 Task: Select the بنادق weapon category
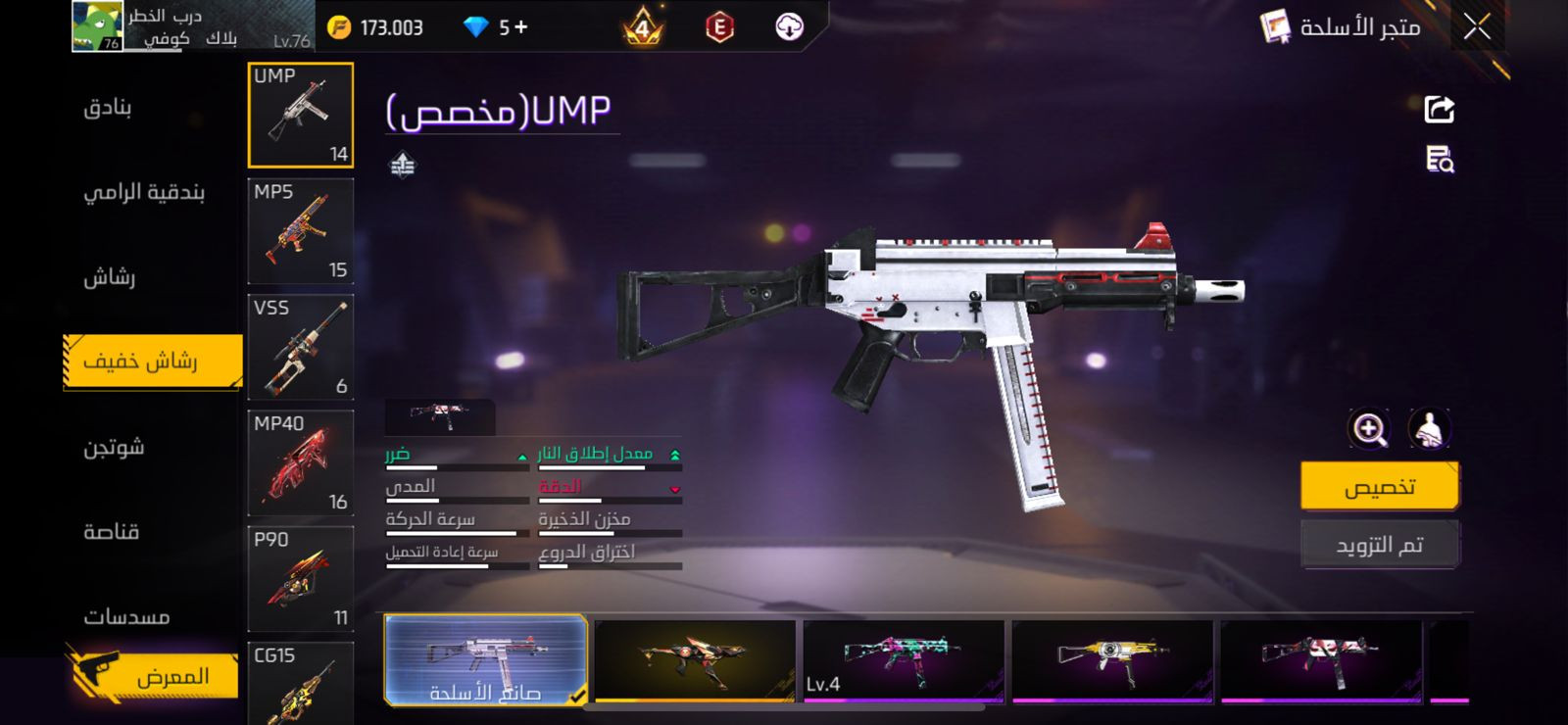[x=108, y=107]
